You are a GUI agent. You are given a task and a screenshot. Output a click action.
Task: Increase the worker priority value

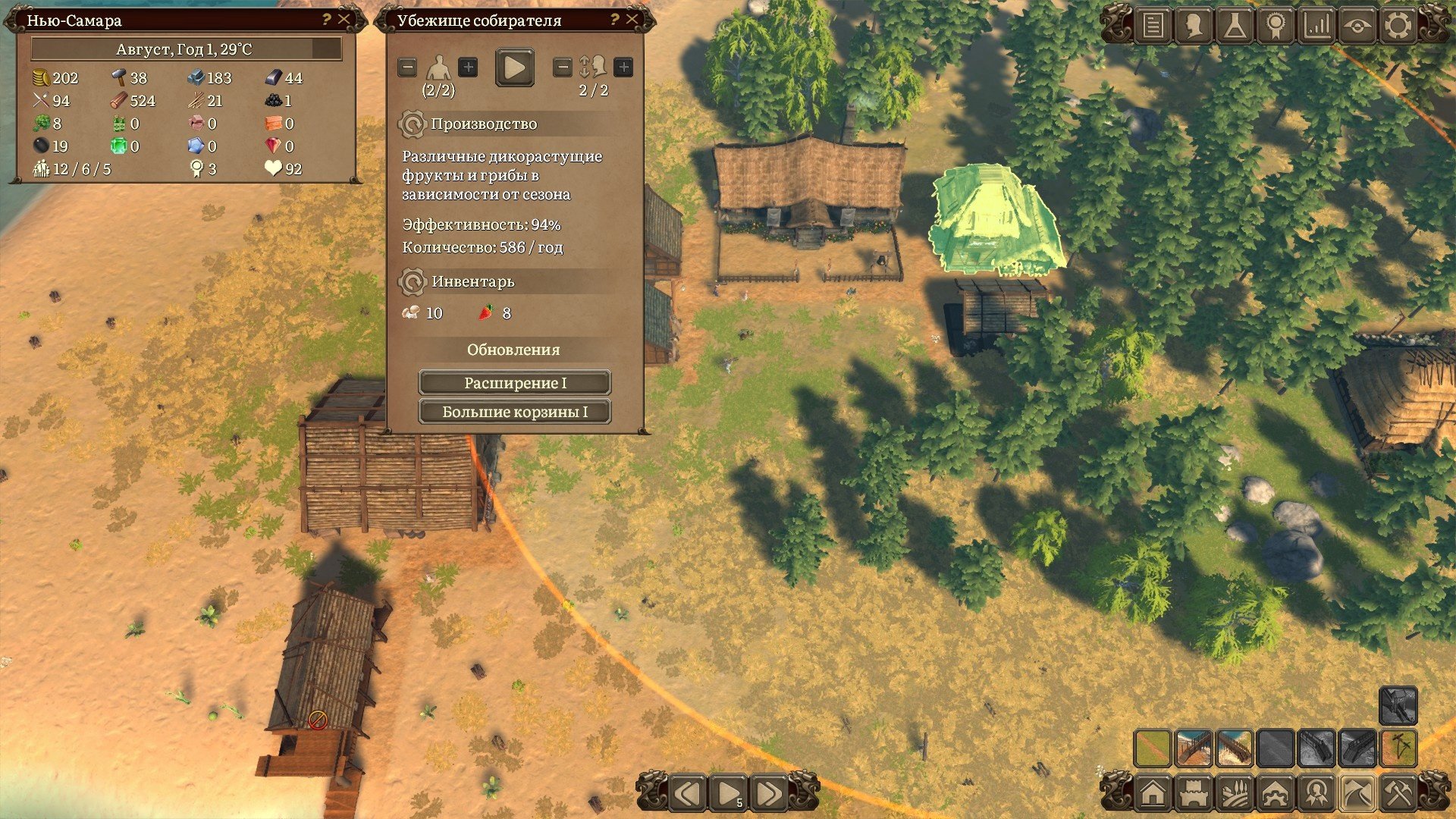point(623,67)
